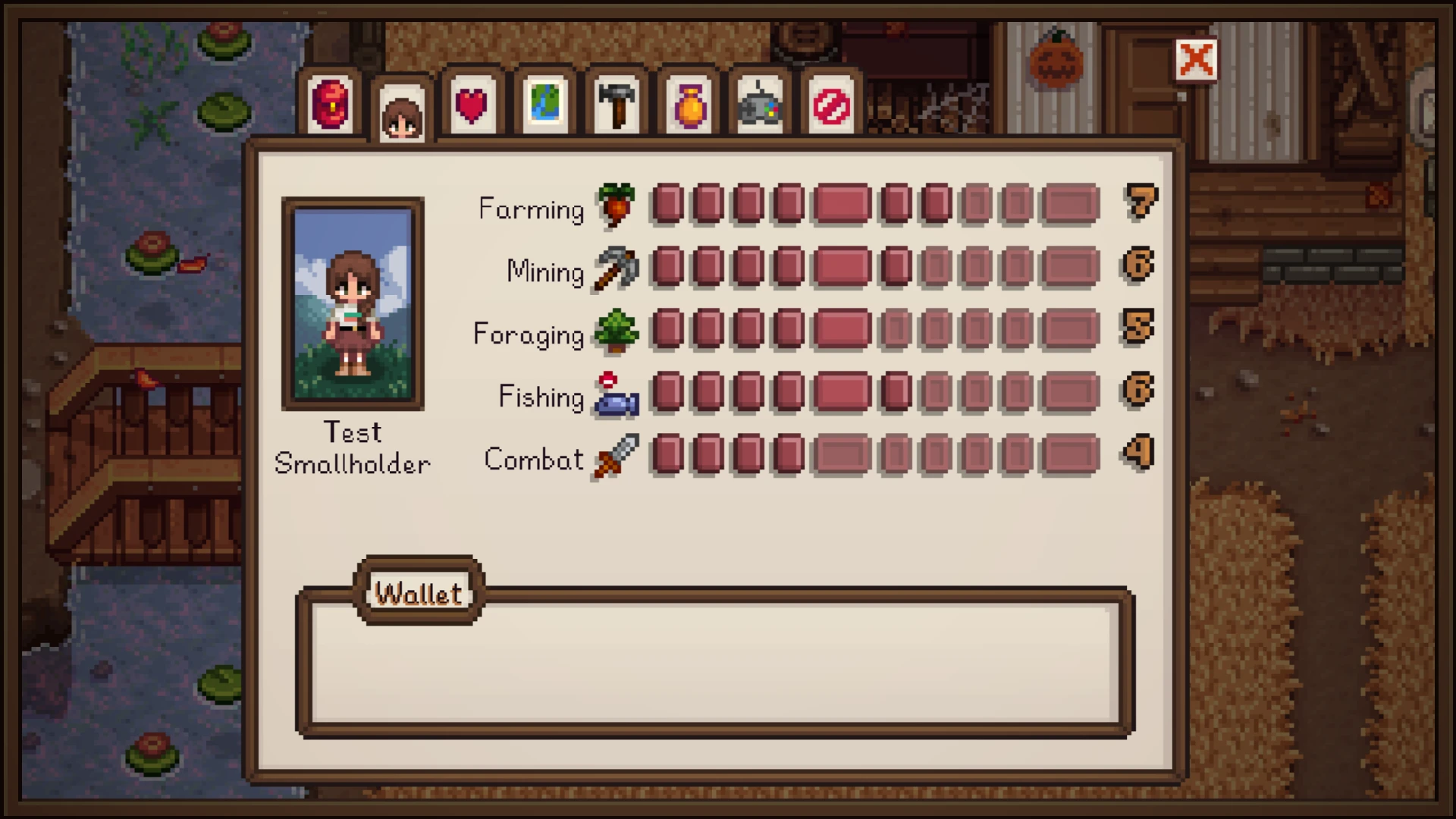Image resolution: width=1456 pixels, height=819 pixels.
Task: Go to the gamepad options tab
Action: click(759, 104)
